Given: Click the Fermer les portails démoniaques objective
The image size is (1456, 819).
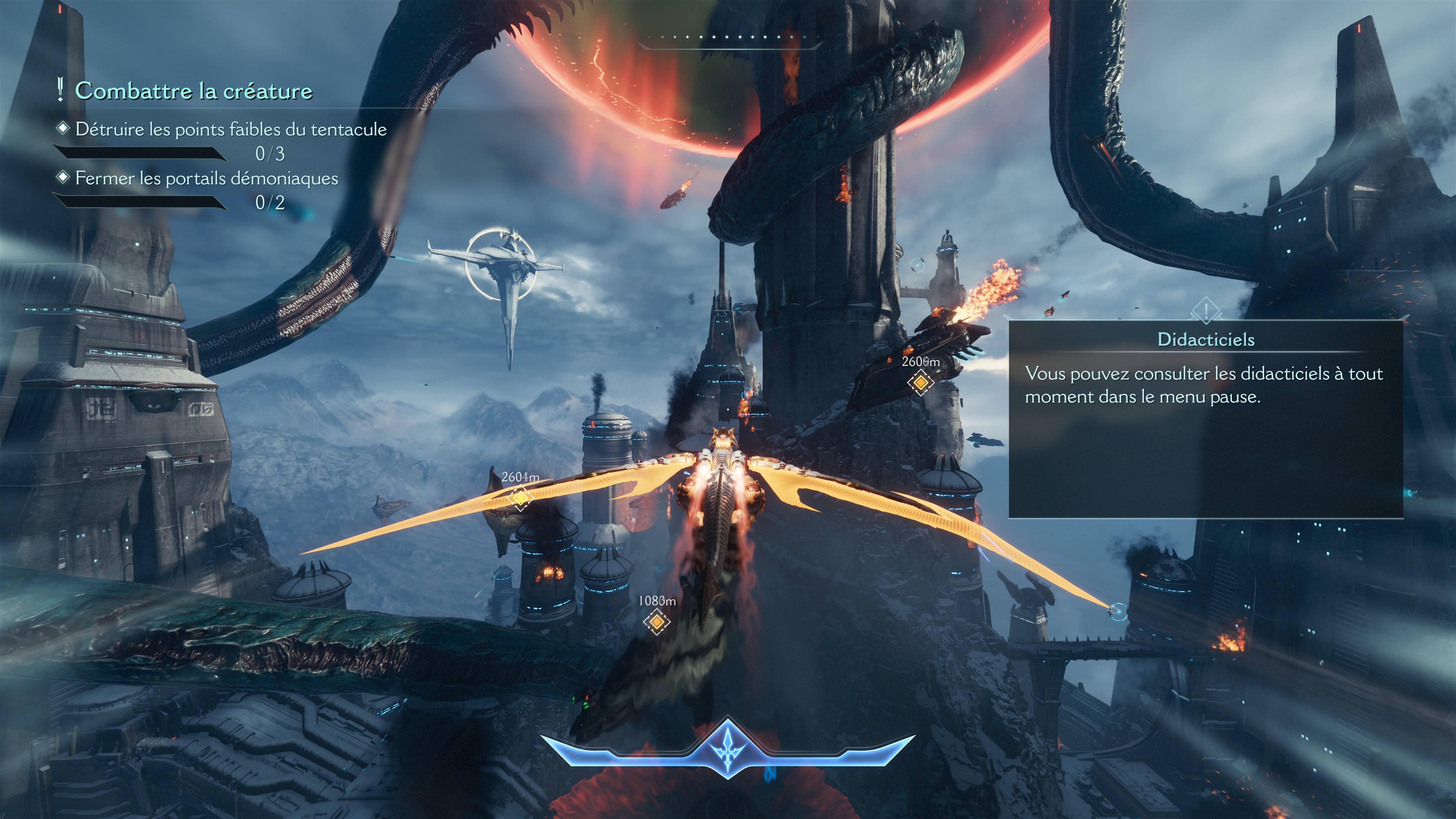Looking at the screenshot, I should click(206, 179).
